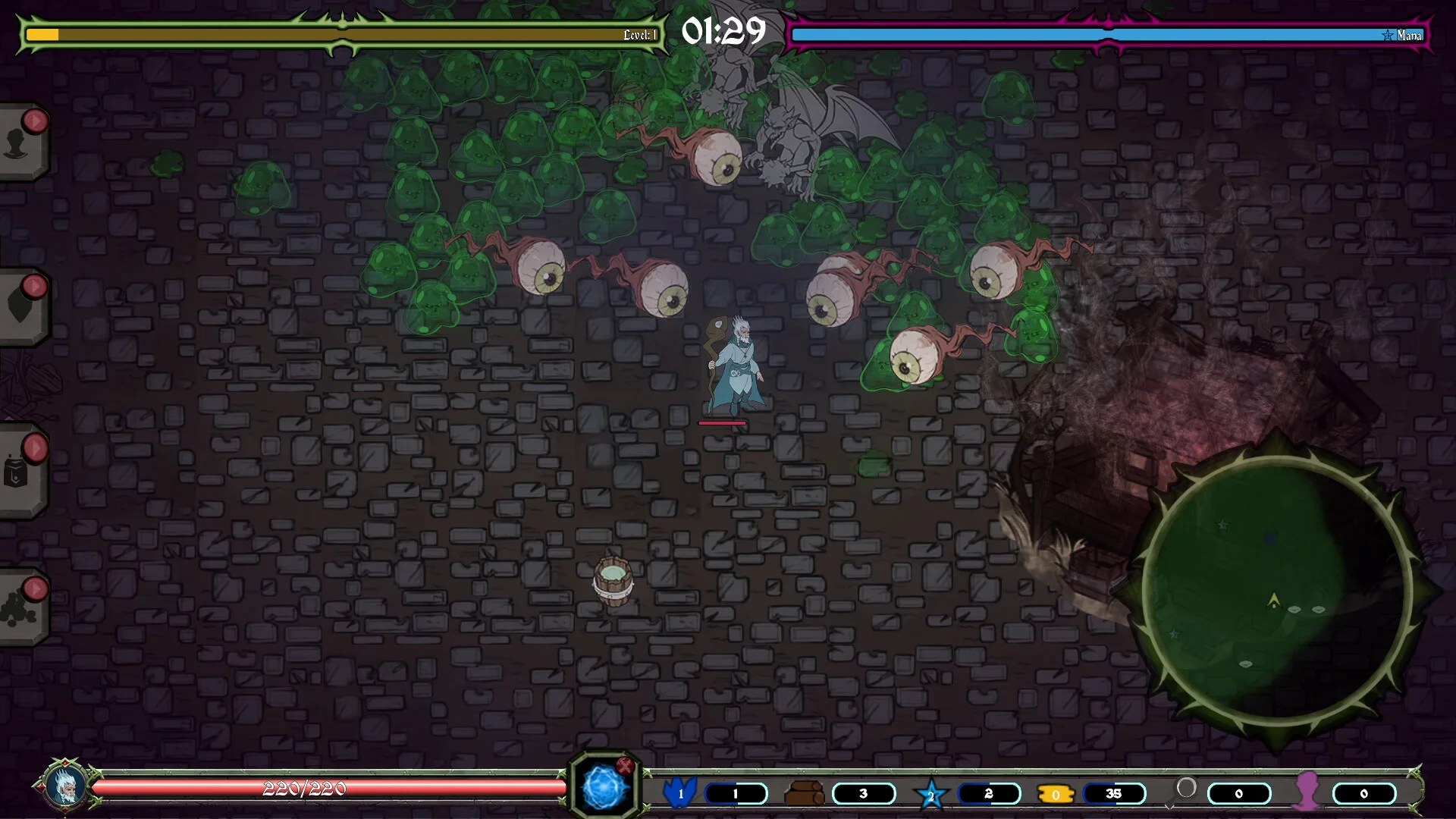
Task: Expand the side tab with the leaf-shaped icon
Action: coord(20,306)
